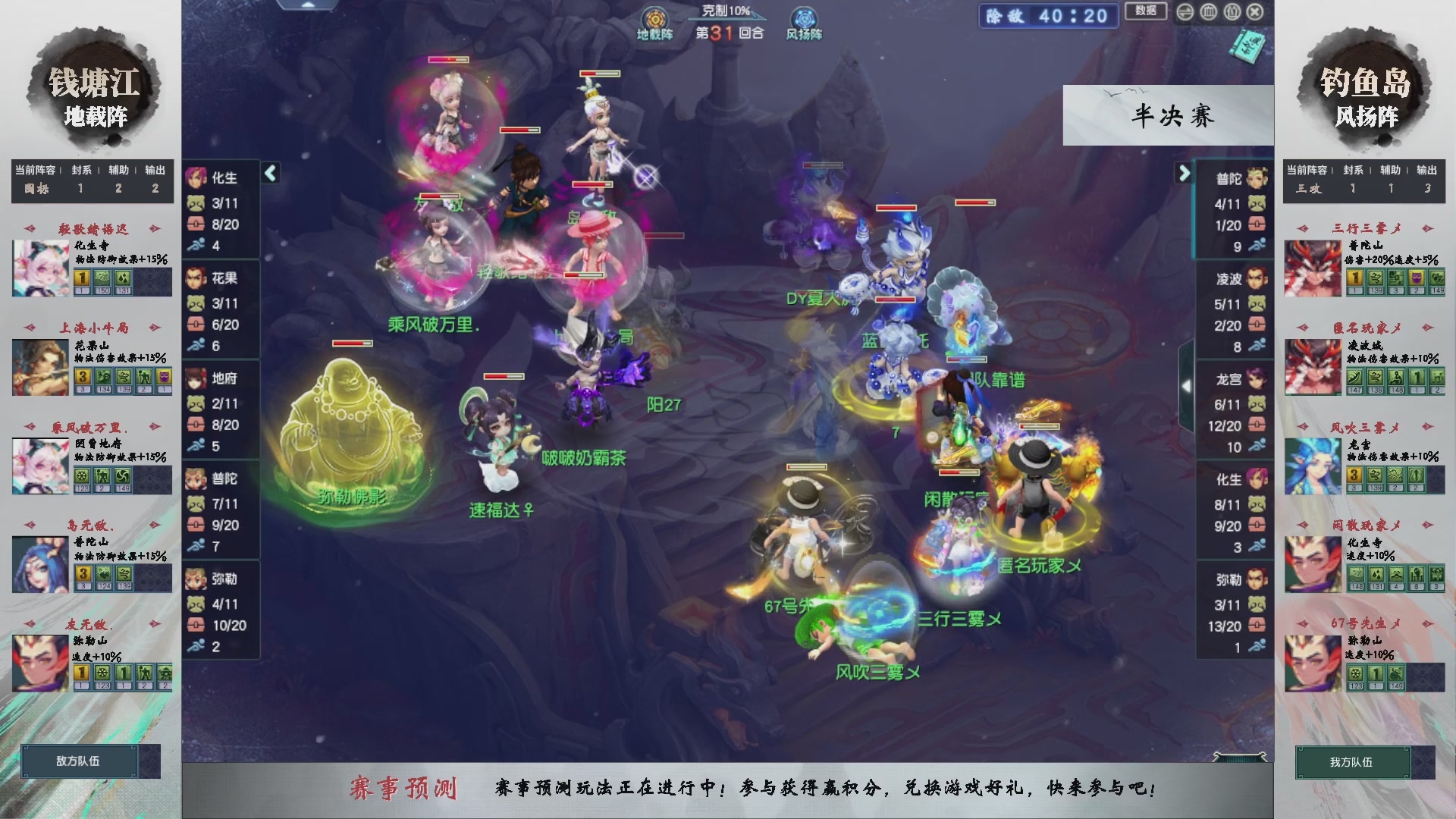
Task: Click the 钱塘江 team emblem
Action: pyautogui.click(x=93, y=83)
